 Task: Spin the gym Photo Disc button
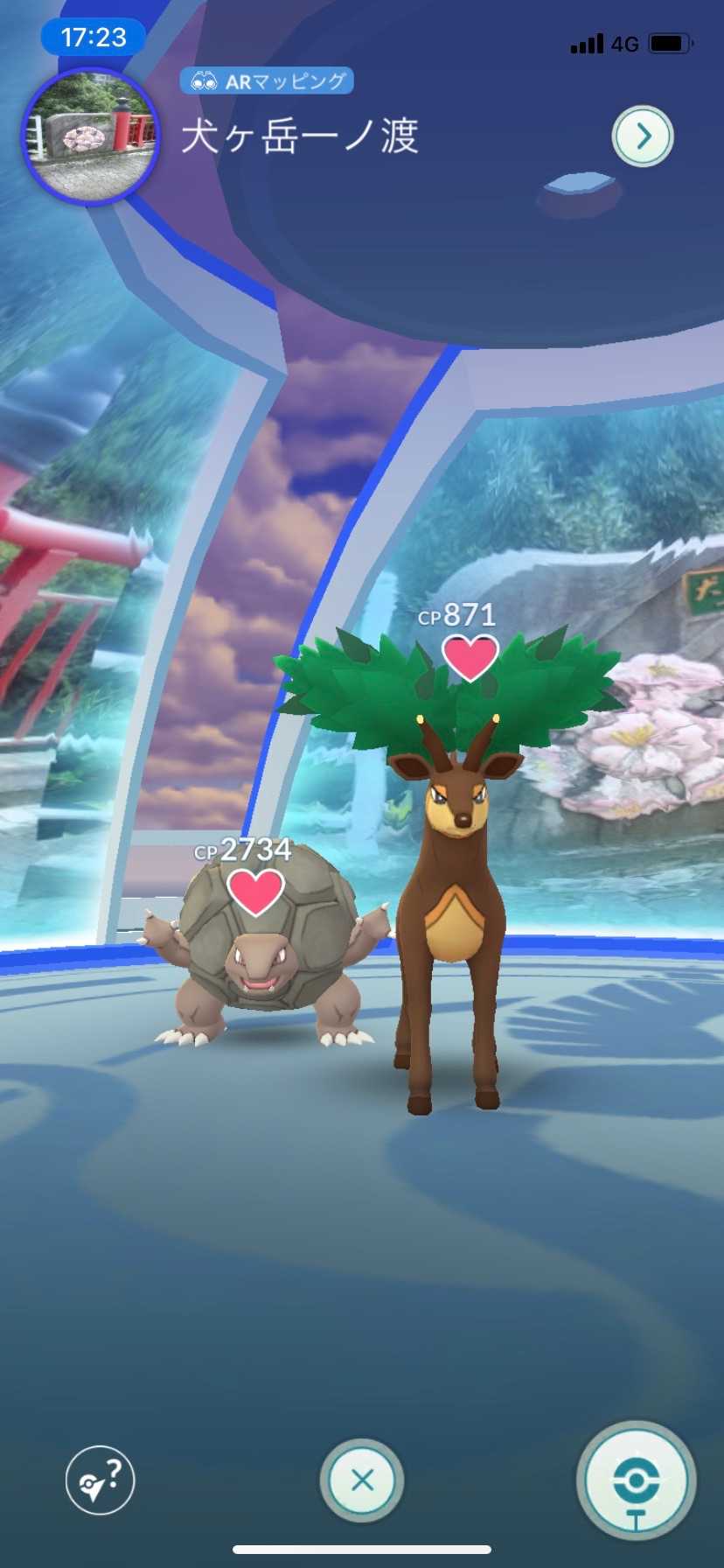click(x=636, y=1480)
